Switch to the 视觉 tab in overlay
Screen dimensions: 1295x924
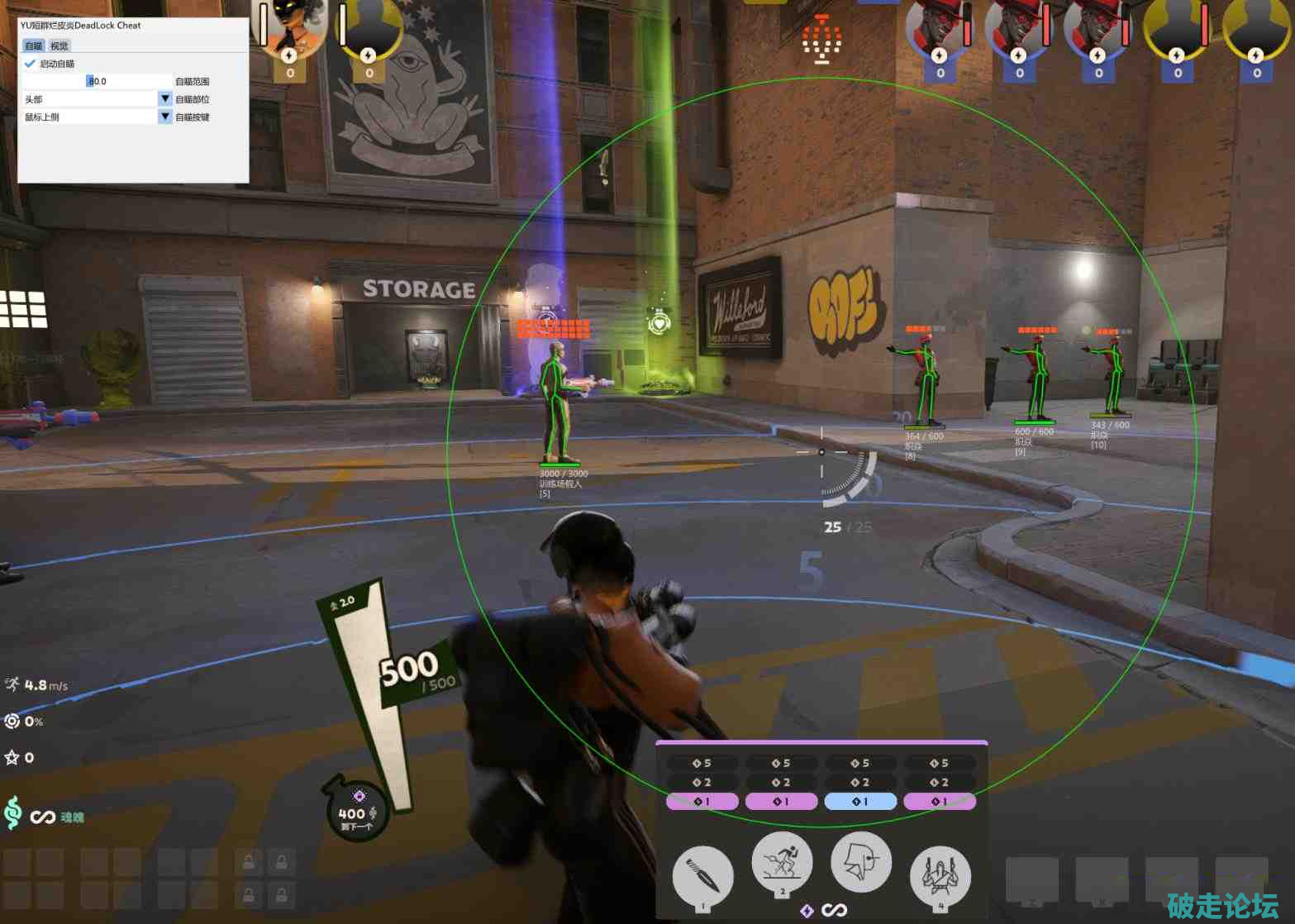pyautogui.click(x=60, y=46)
